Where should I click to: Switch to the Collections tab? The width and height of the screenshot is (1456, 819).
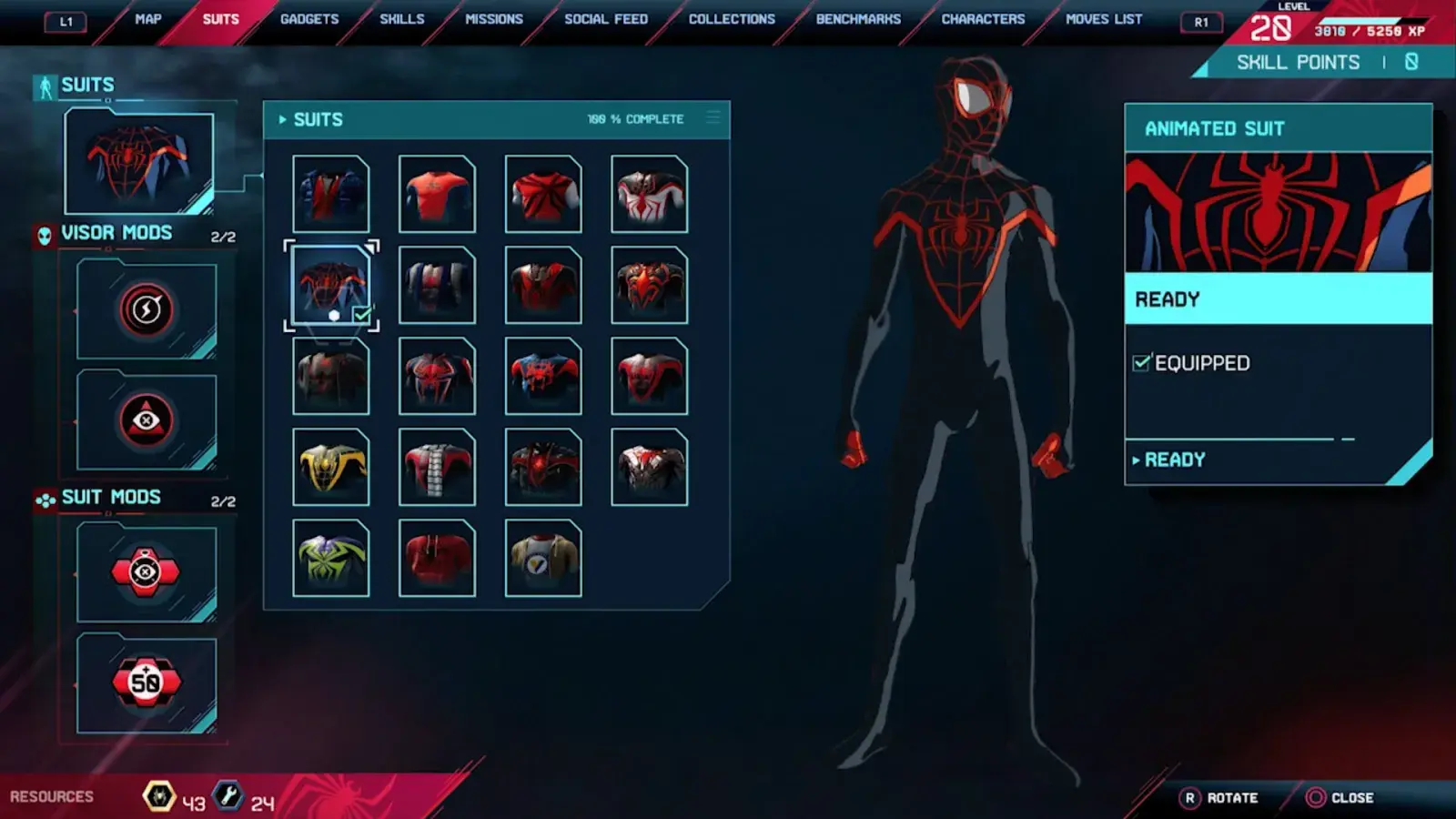tap(732, 19)
